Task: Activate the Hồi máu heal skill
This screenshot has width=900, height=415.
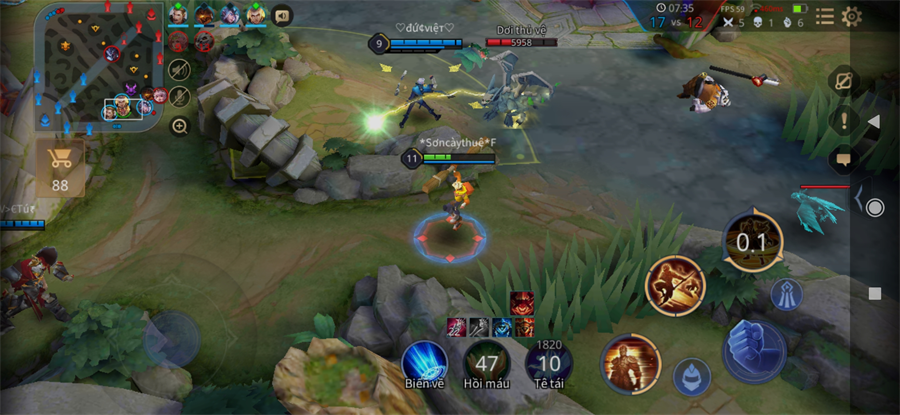Action: [488, 363]
